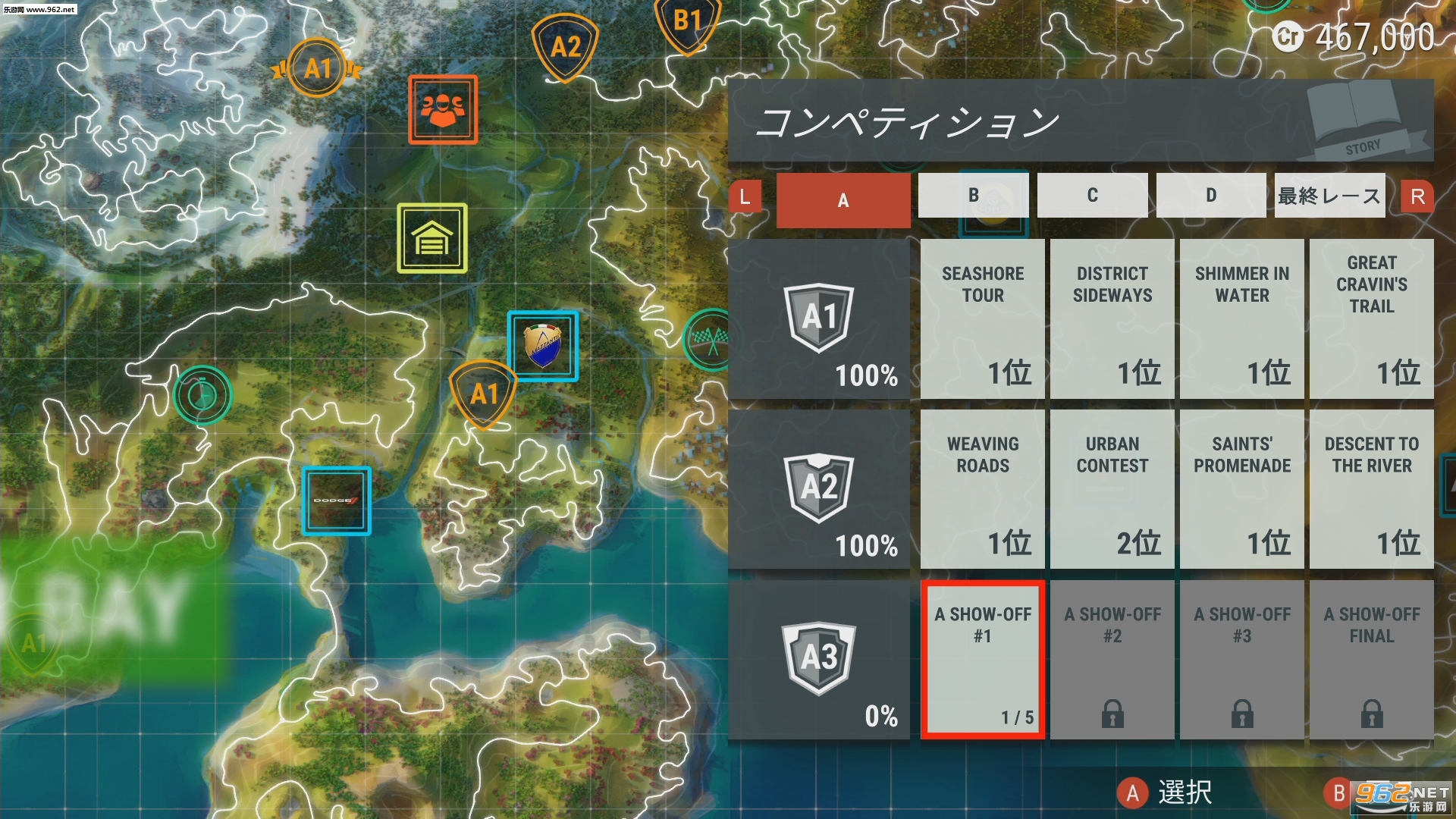Select the B1 shield map marker

pyautogui.click(x=687, y=23)
